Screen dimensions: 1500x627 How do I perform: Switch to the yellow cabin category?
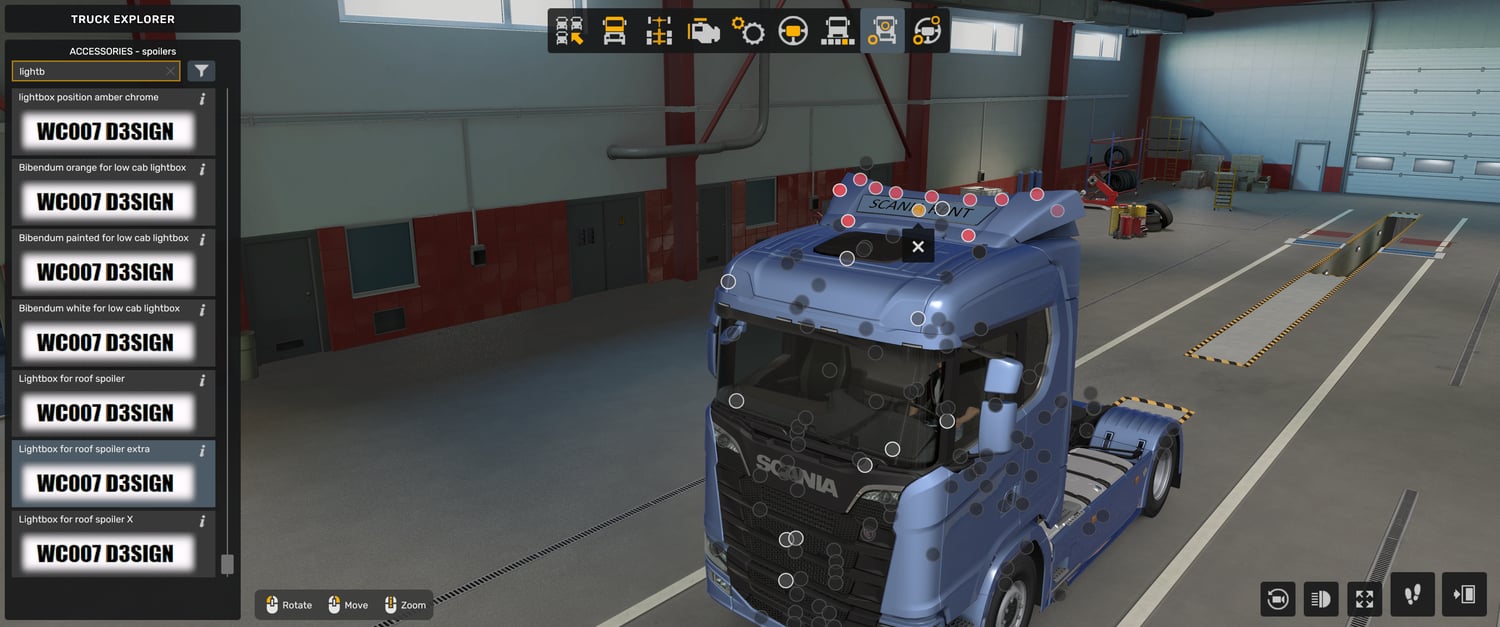(x=614, y=31)
